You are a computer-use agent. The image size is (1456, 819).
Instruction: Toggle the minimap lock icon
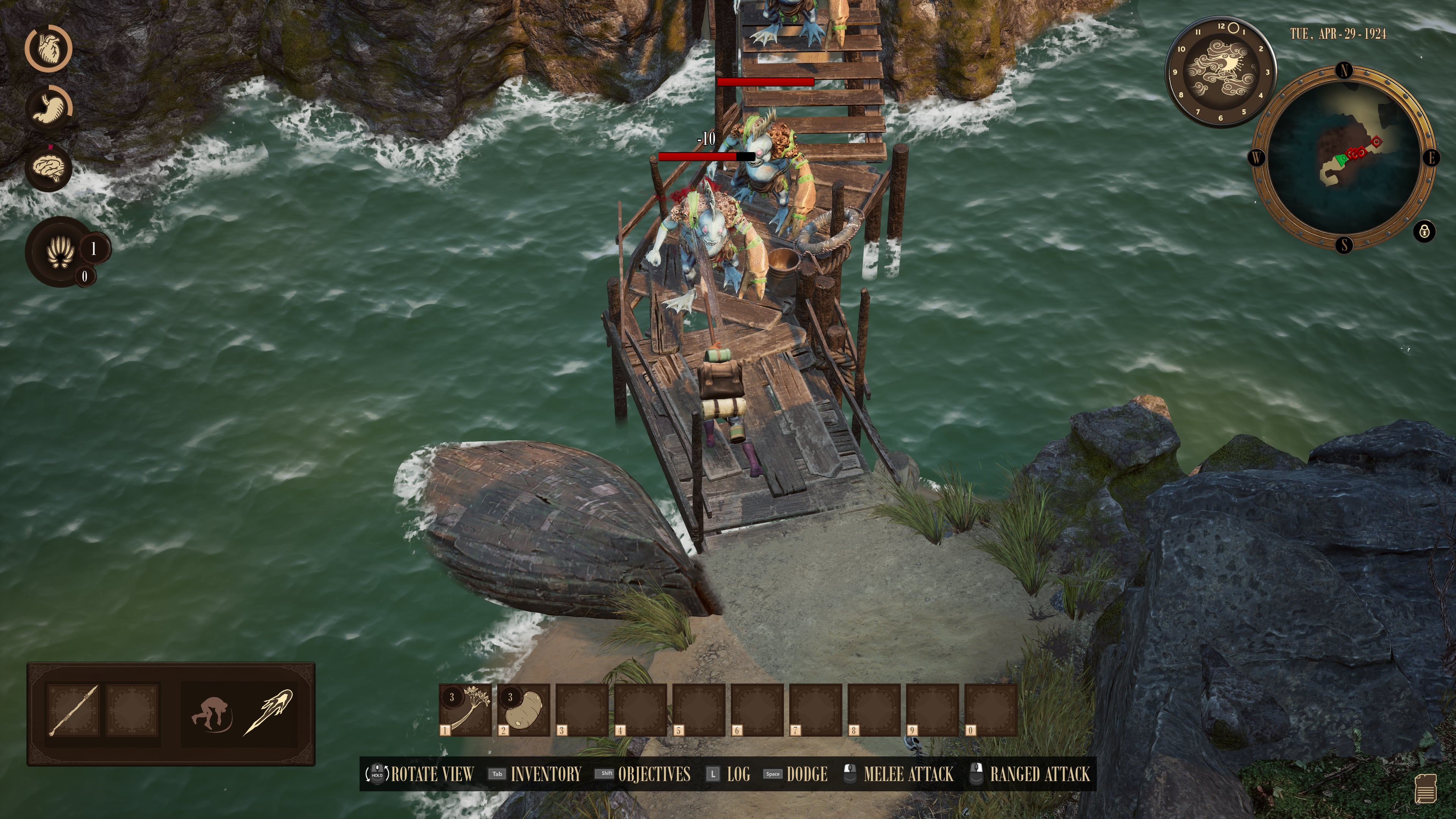tap(1425, 231)
